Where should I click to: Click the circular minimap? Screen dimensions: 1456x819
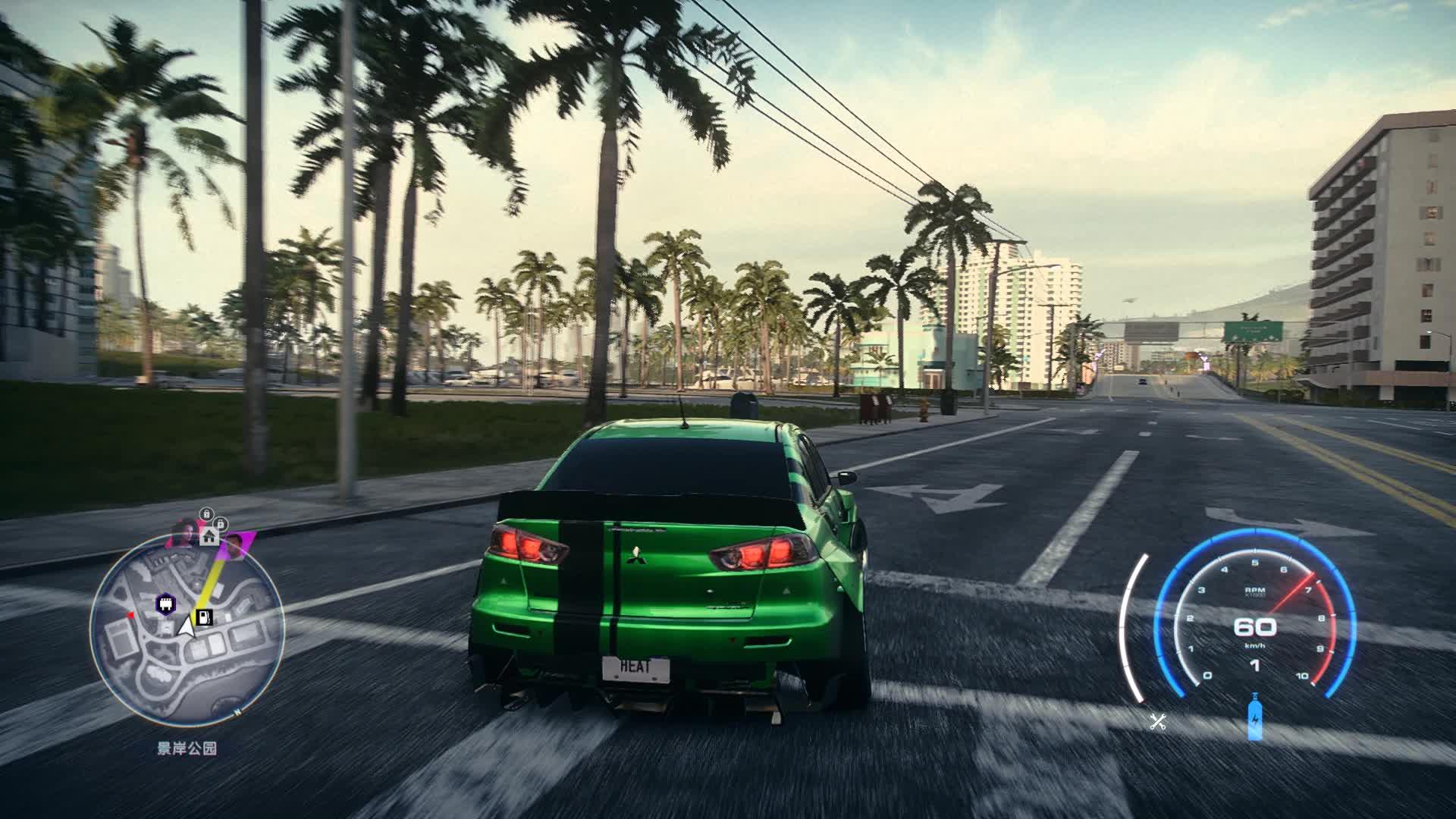187,629
